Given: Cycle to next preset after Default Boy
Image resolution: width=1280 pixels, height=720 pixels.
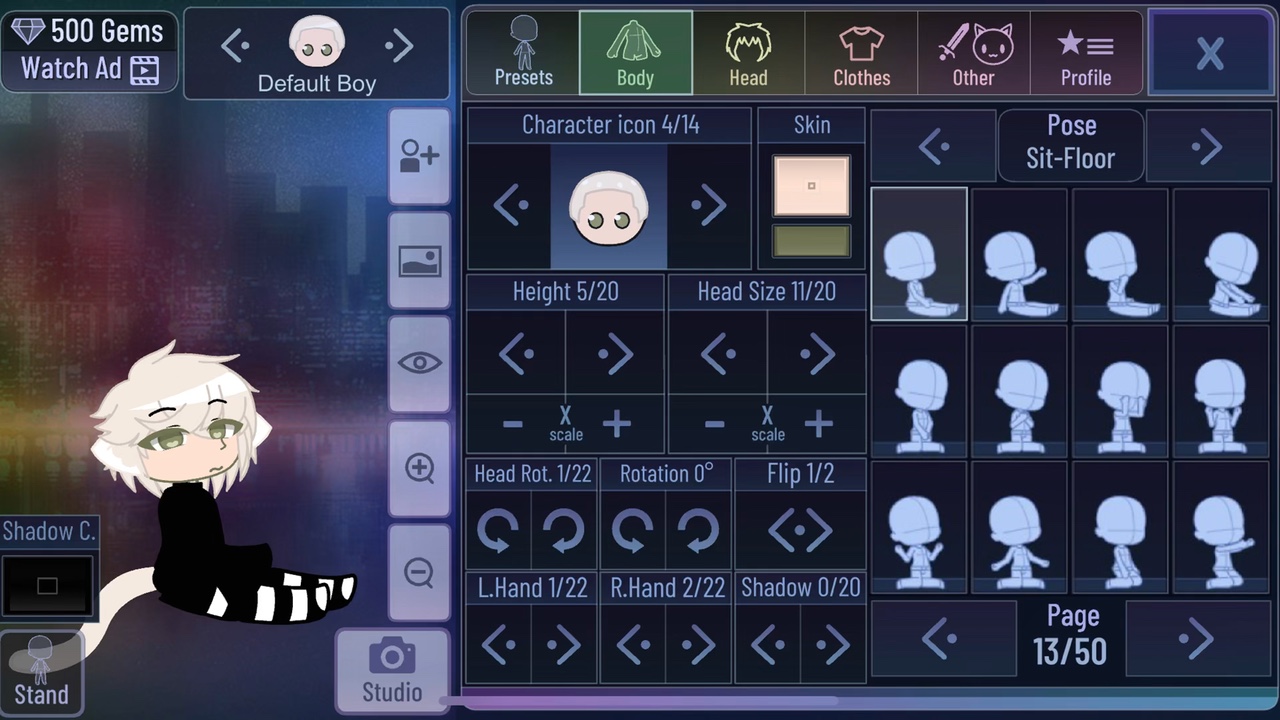Looking at the screenshot, I should click(x=399, y=45).
